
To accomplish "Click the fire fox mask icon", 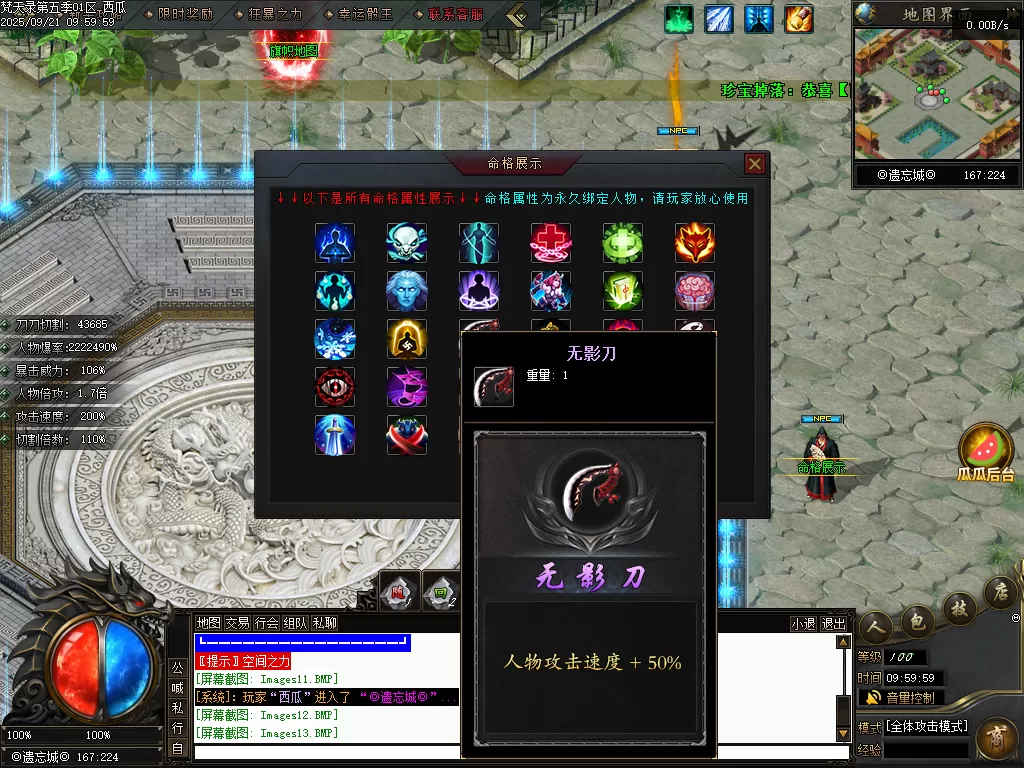I will click(694, 243).
